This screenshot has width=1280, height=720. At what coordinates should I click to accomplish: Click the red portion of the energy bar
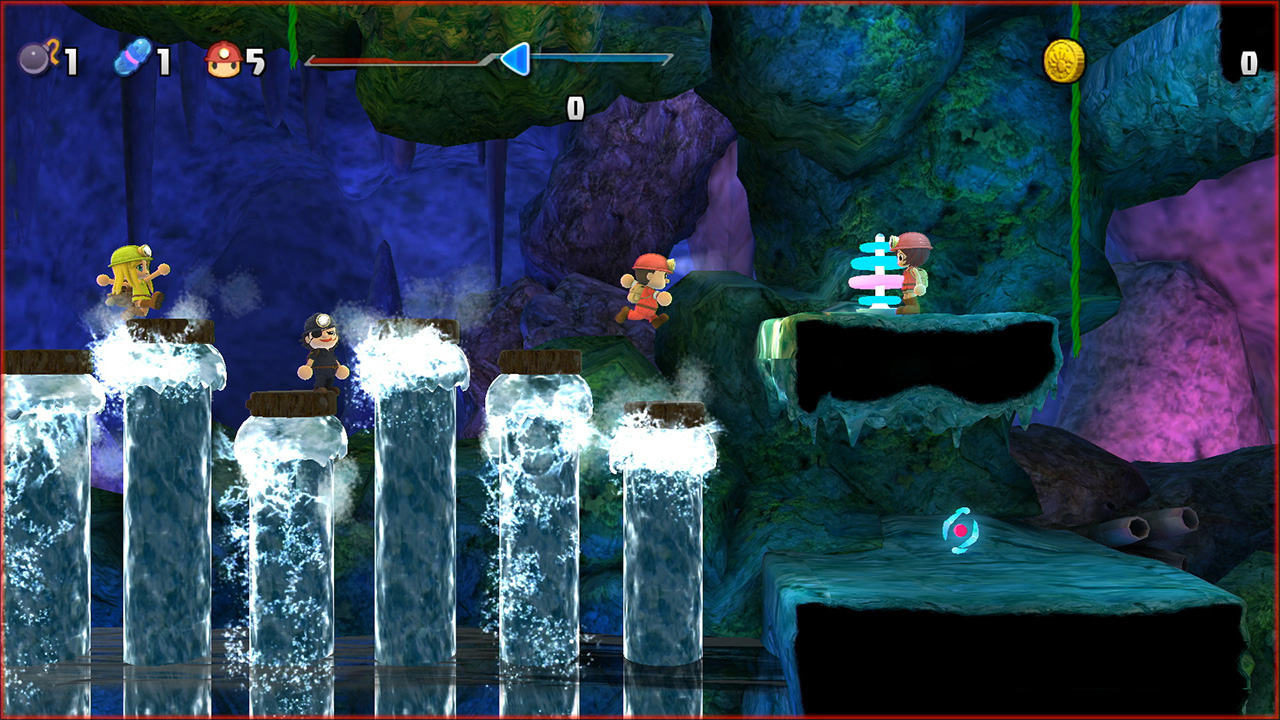(400, 60)
